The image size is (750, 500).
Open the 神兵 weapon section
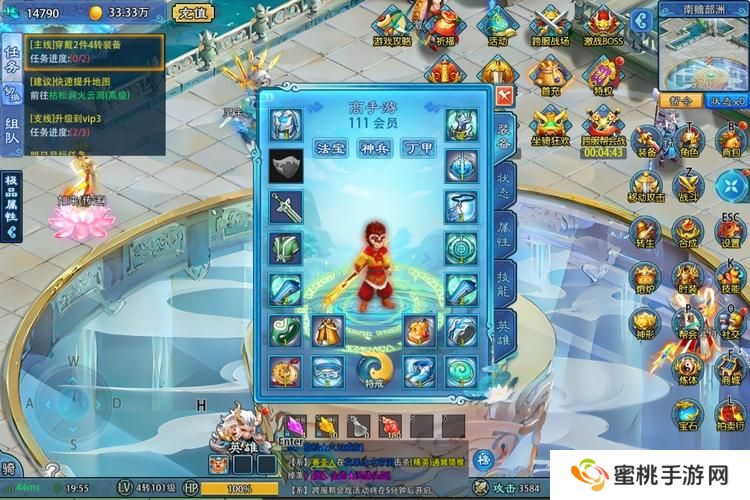(373, 148)
